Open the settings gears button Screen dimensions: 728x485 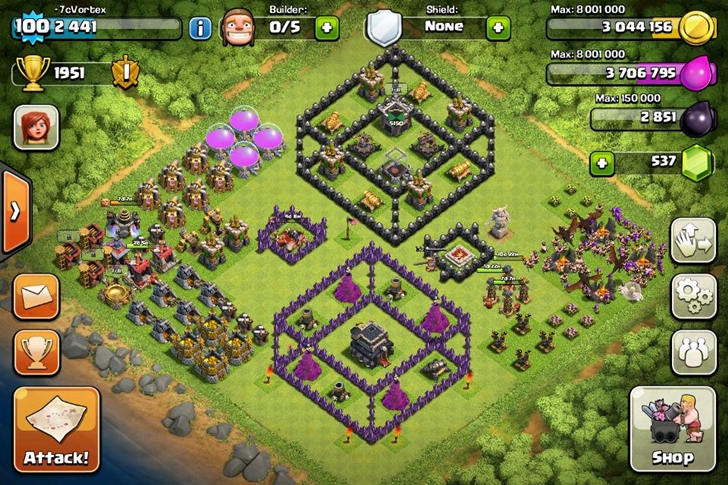[x=693, y=295]
